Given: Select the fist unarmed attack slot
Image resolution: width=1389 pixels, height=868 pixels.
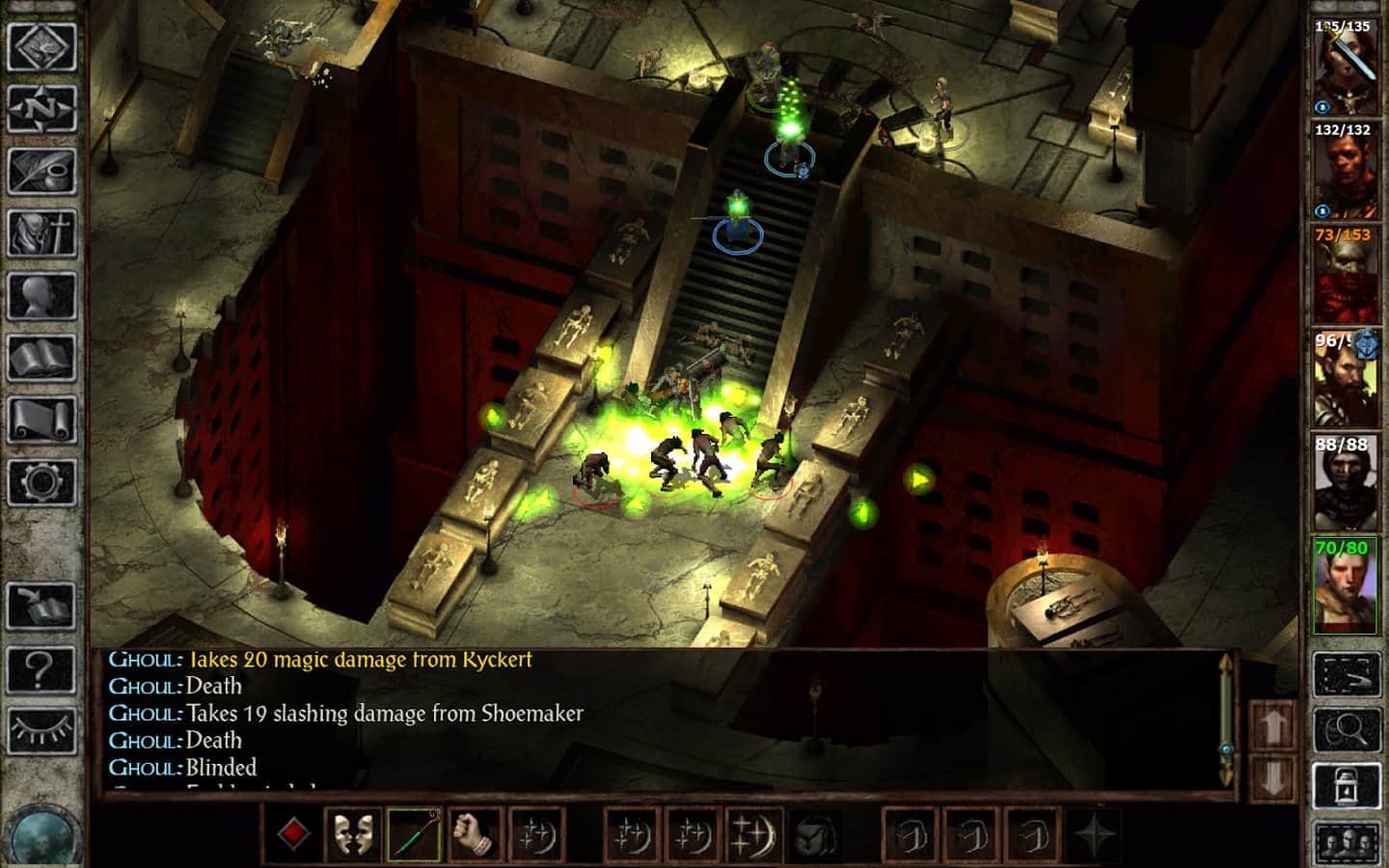Looking at the screenshot, I should (476, 834).
